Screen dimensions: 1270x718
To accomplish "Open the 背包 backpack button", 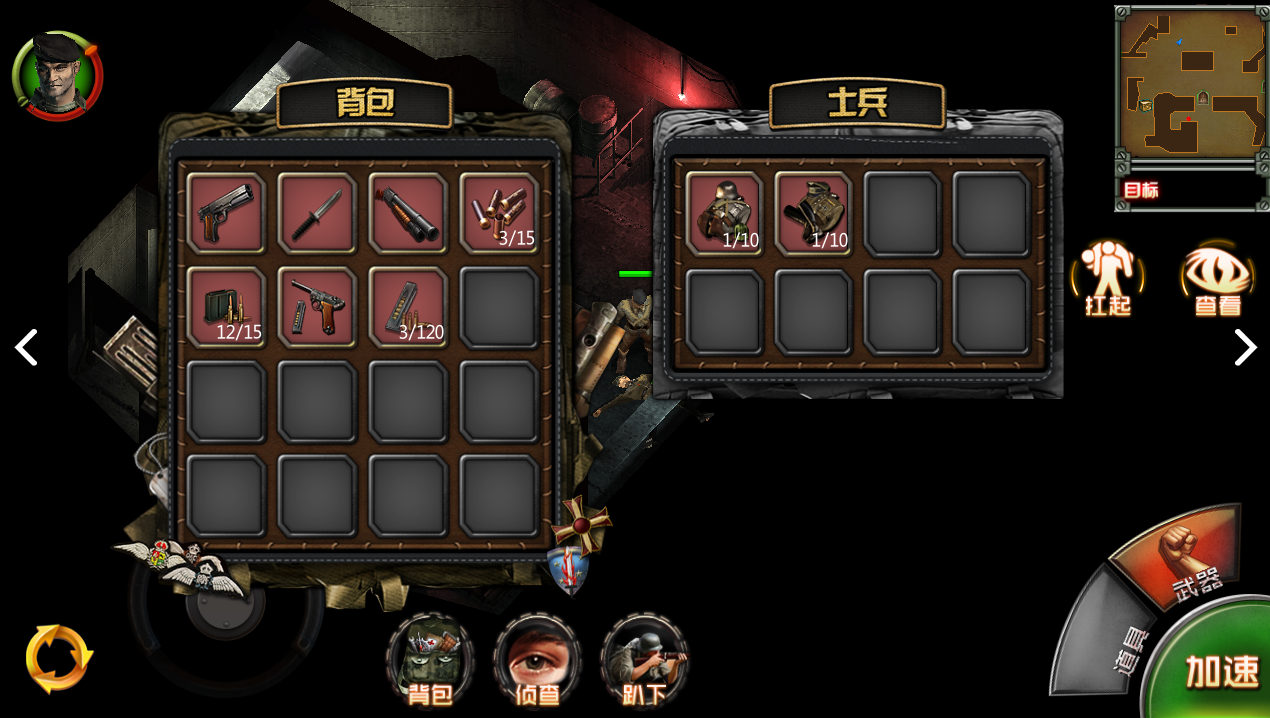I will pos(430,660).
